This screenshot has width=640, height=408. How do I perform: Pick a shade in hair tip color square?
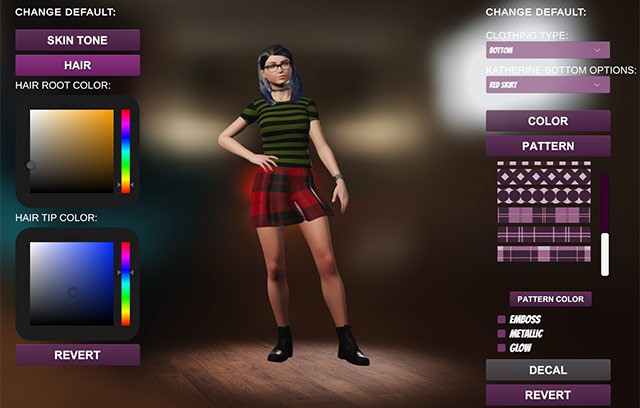72,284
